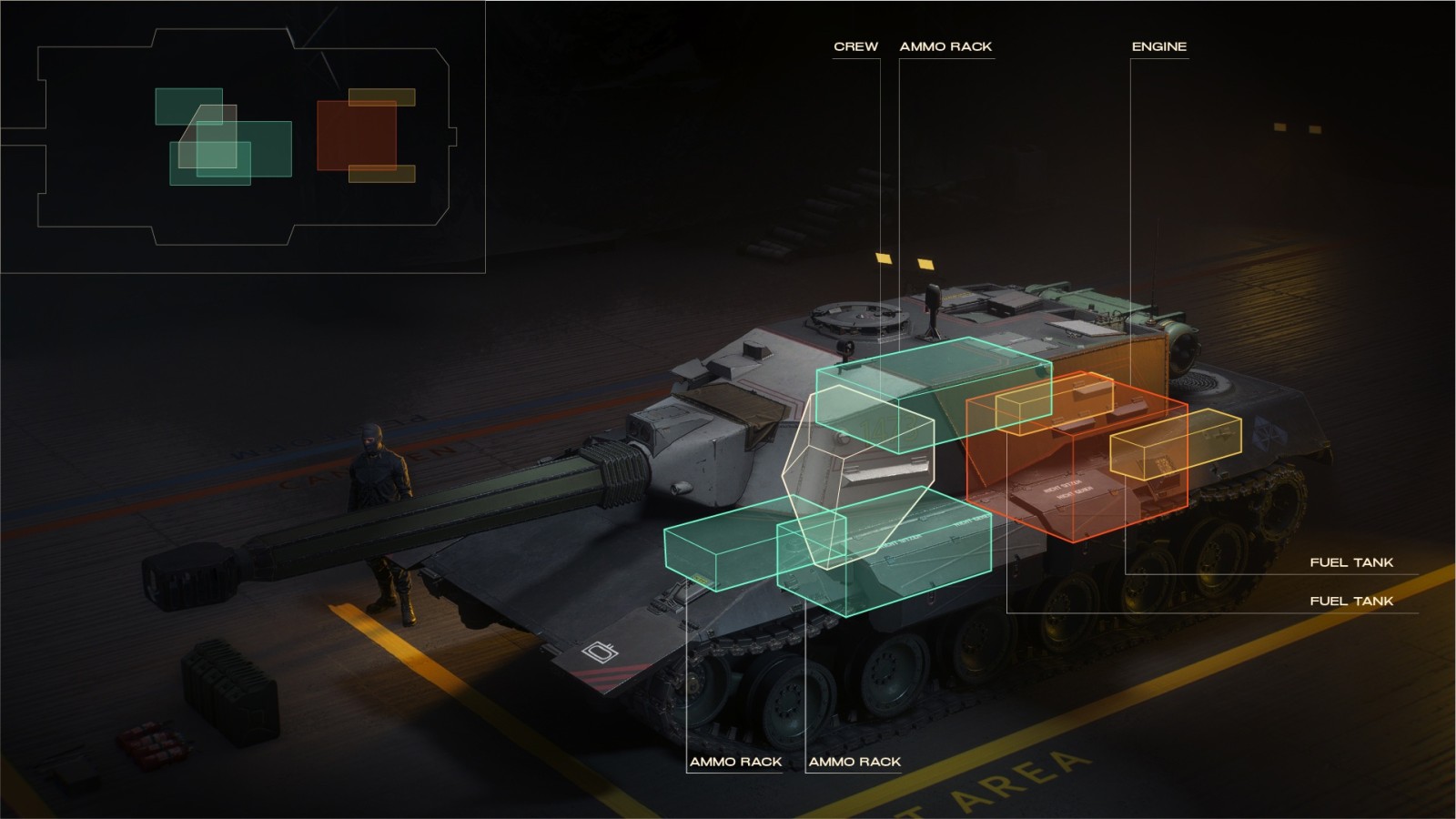Click the left bottom AMMO RACK label
The height and width of the screenshot is (819, 1456).
pyautogui.click(x=737, y=762)
